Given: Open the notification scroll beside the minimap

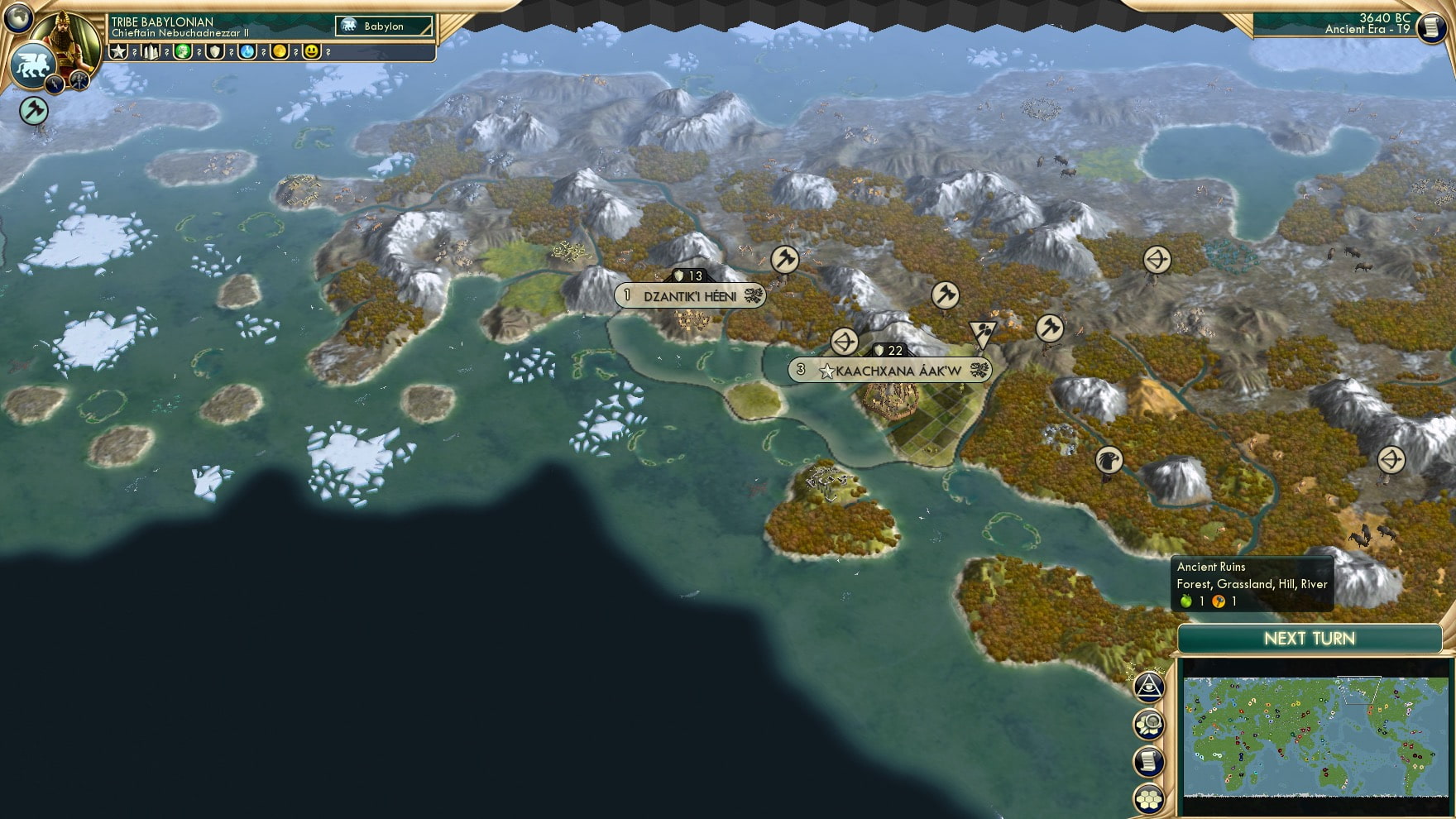Looking at the screenshot, I should [1151, 762].
